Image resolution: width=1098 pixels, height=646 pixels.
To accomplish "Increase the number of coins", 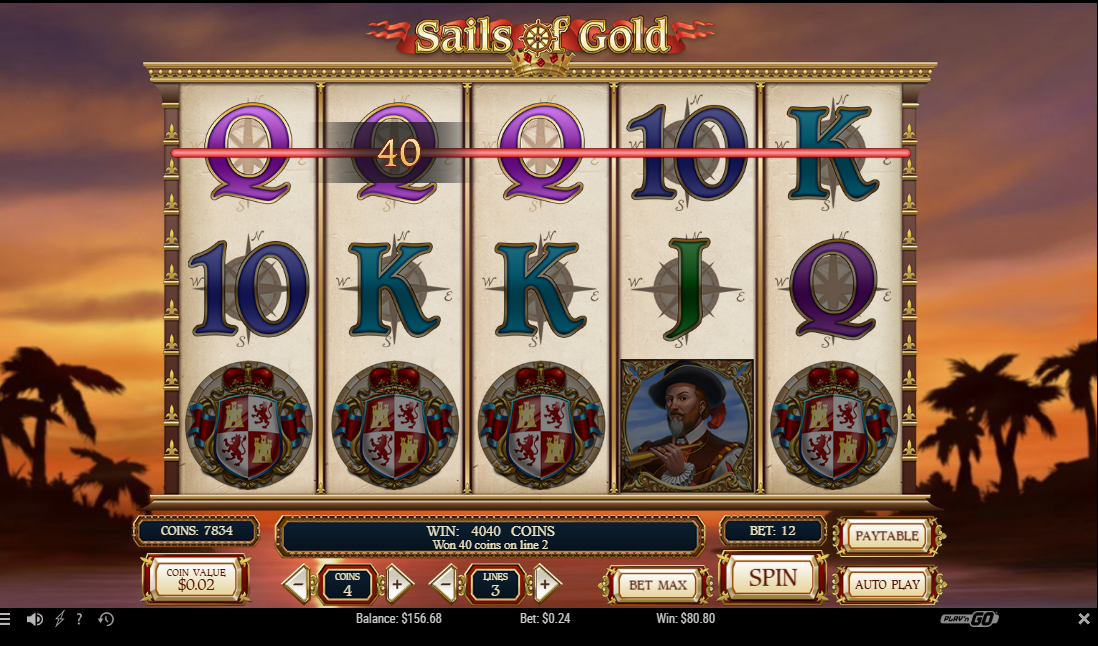I will (397, 584).
